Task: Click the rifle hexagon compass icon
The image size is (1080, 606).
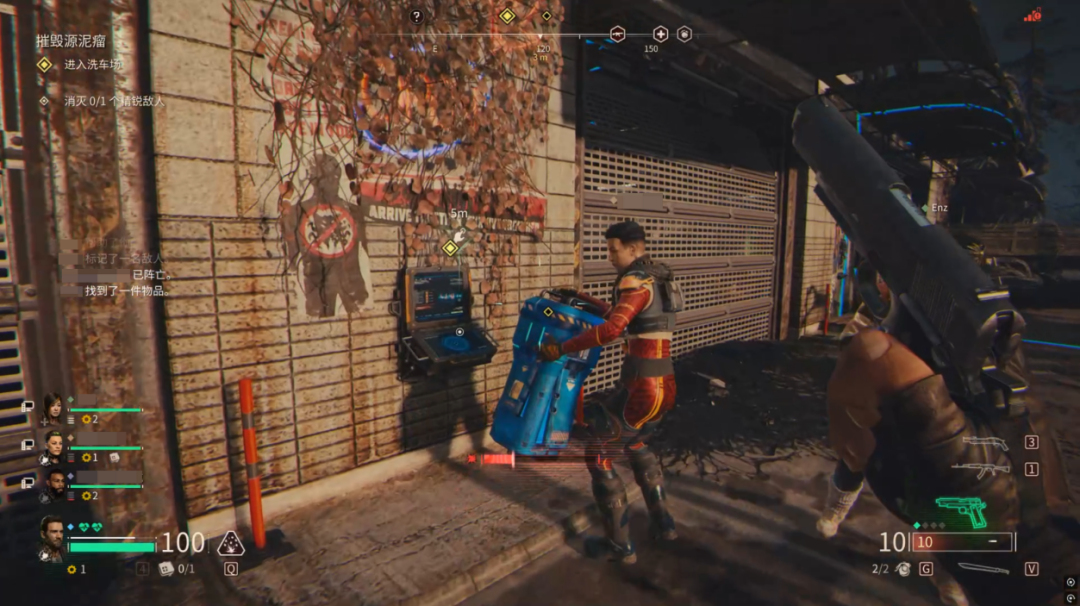Action: pos(617,33)
